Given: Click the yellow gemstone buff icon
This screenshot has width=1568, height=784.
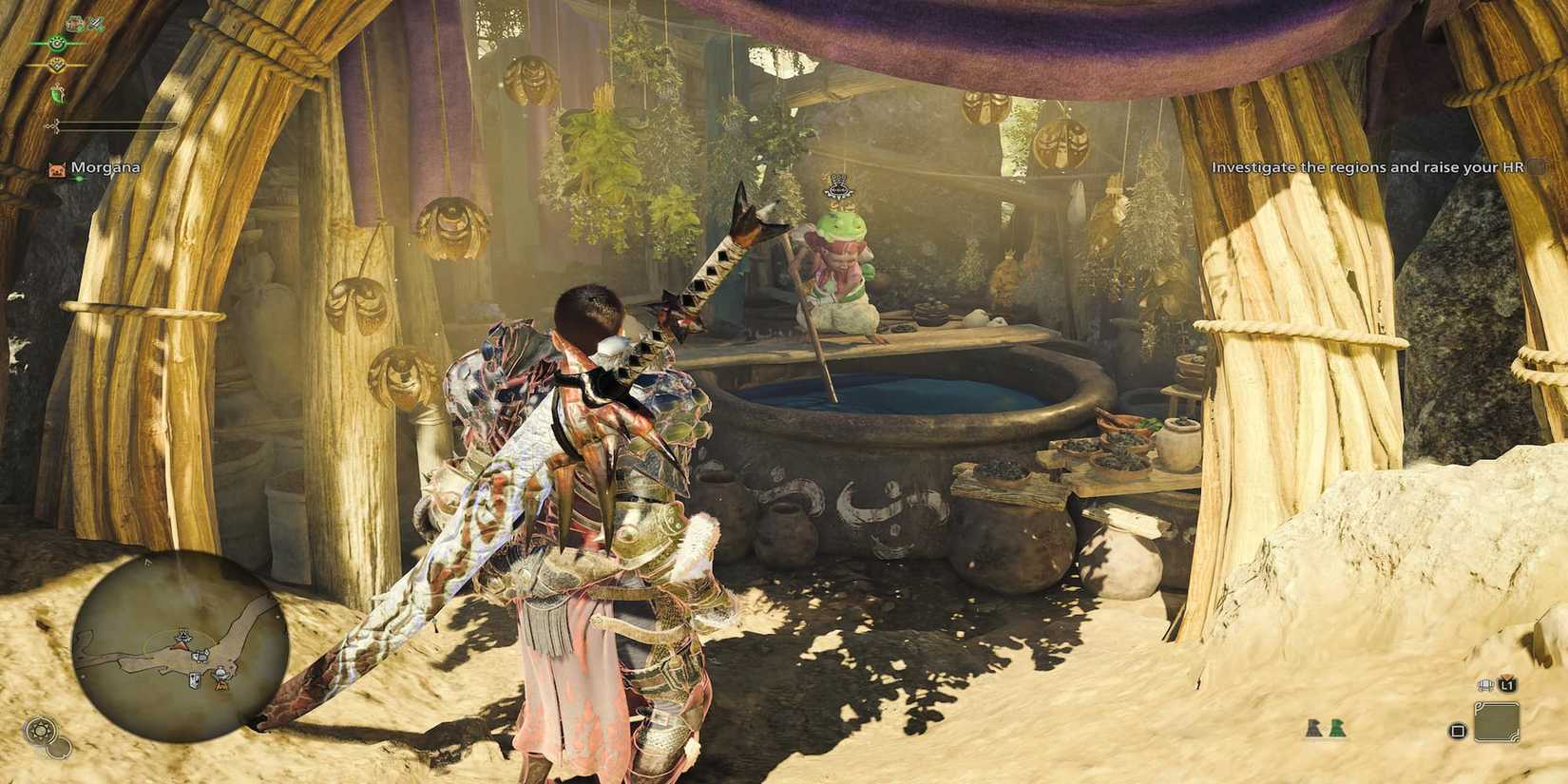Looking at the screenshot, I should [56, 65].
